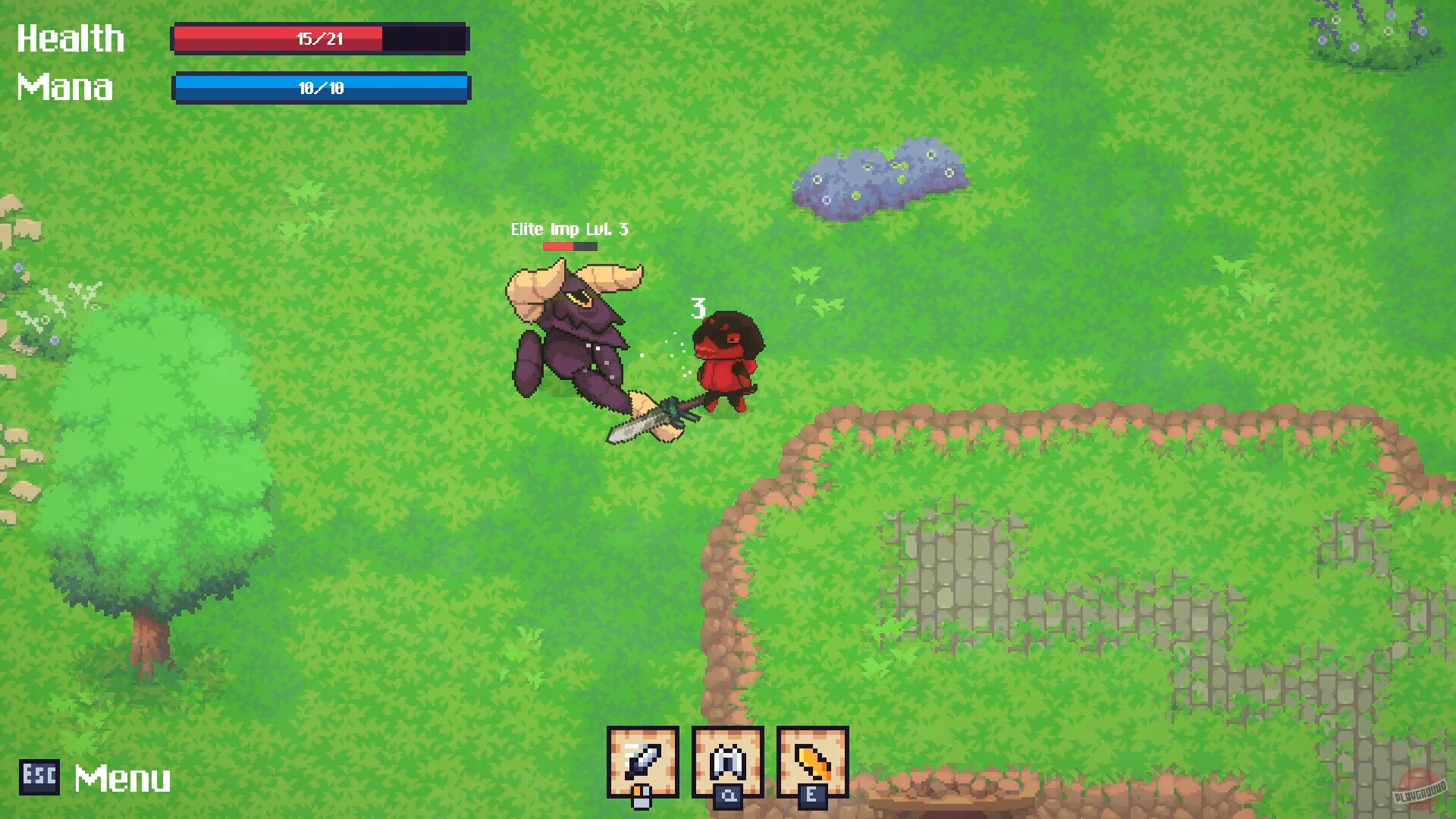Click the Mana label
This screenshot has height=819, width=1456.
[x=64, y=88]
